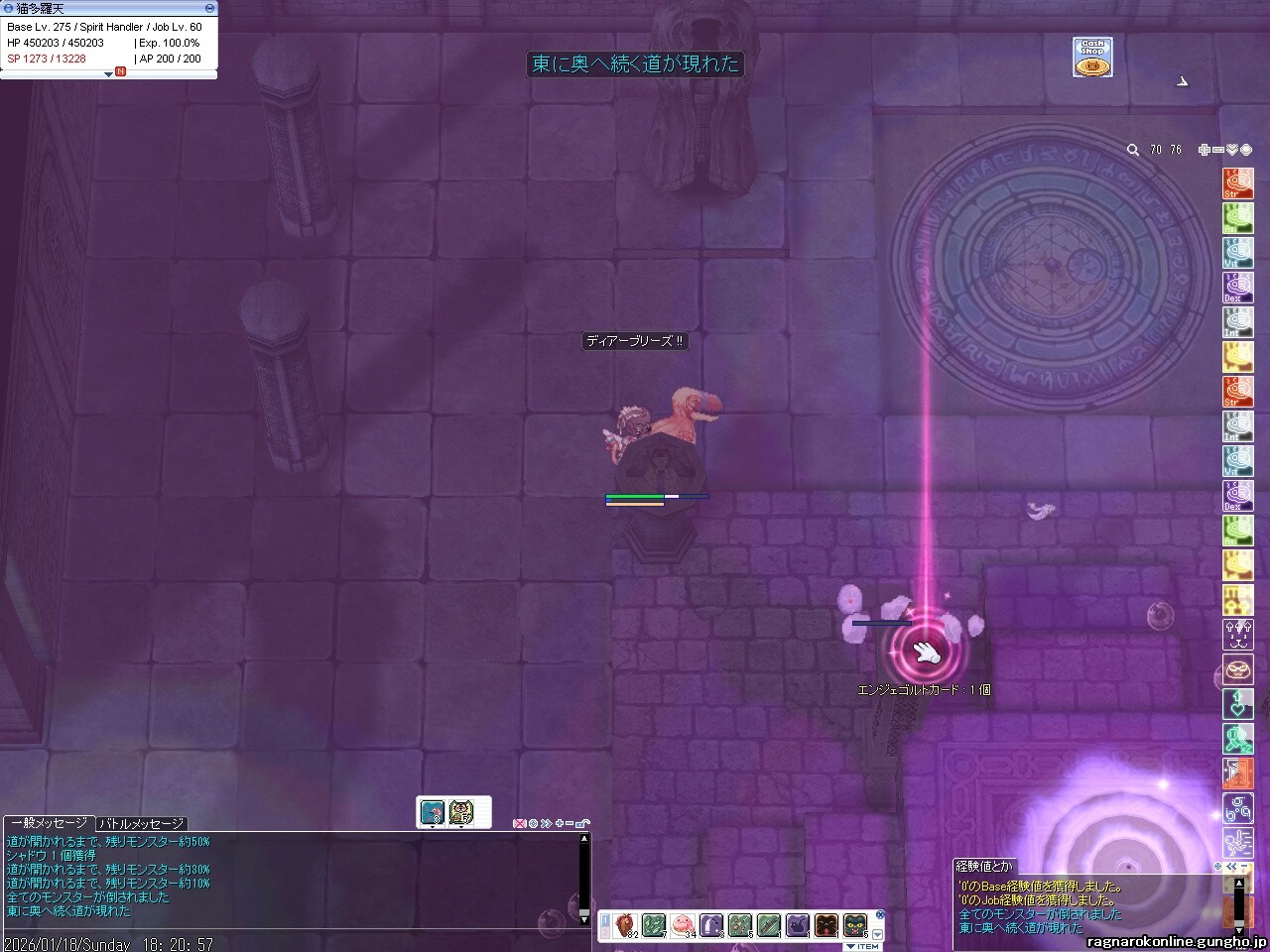Viewport: 1270px width, 952px height.
Task: Activate the green-faced cat skill slot
Action: [x=855, y=926]
